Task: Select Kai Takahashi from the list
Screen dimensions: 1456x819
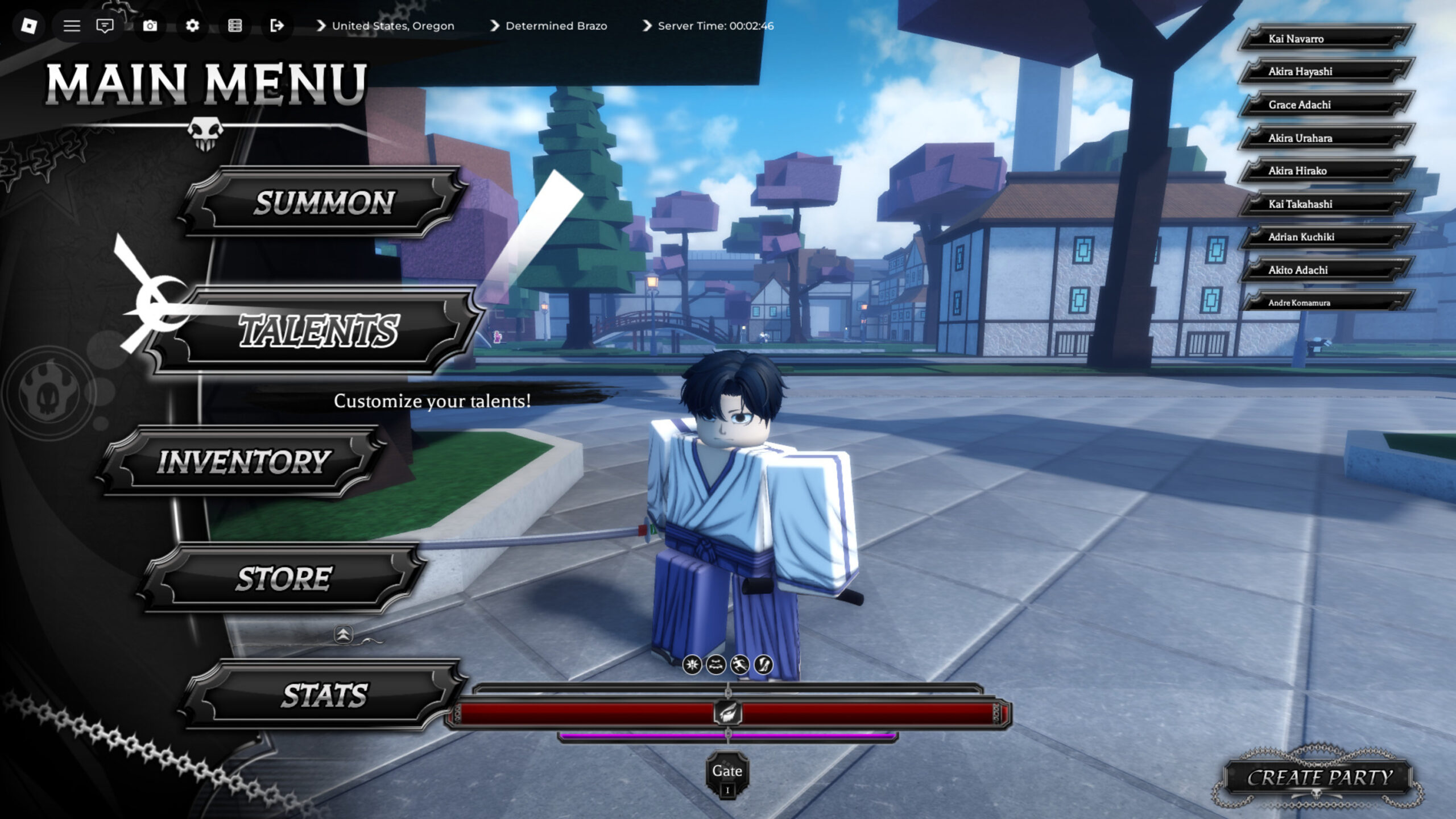Action: pos(1325,204)
